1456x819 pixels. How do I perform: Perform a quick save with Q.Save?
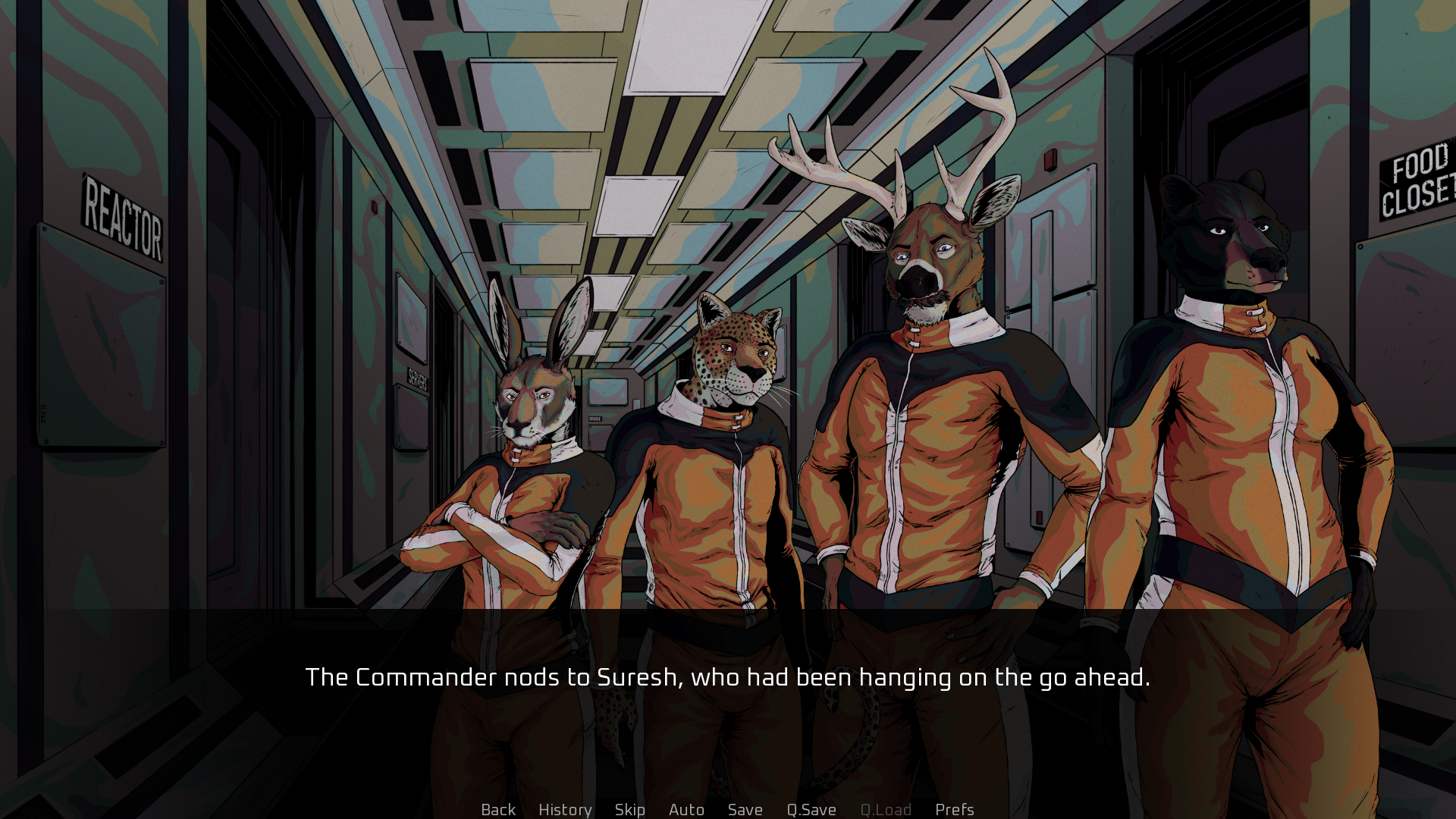point(811,809)
